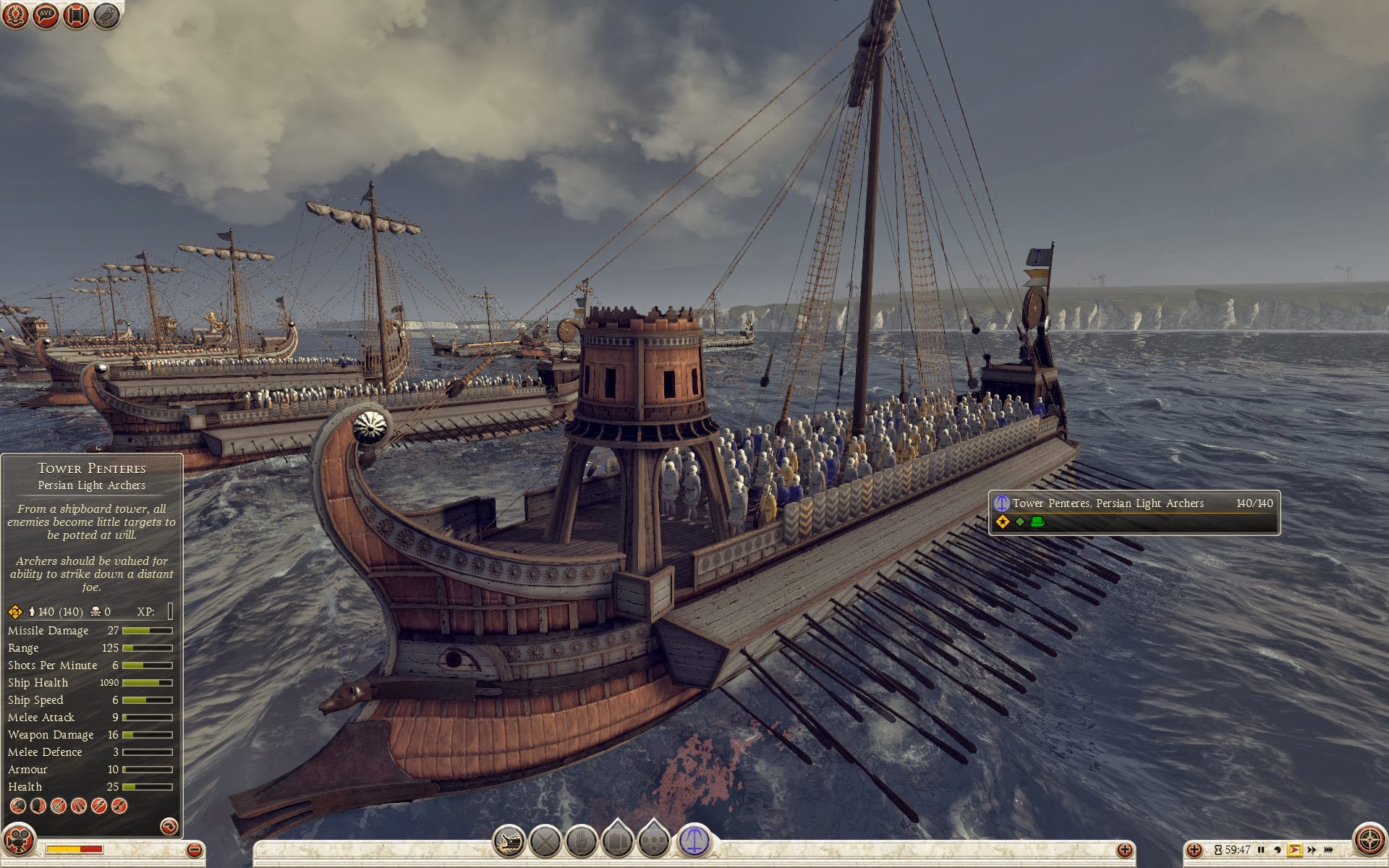Activate the raised hand halt order
This screenshot has height=868, width=1389.
581,841
